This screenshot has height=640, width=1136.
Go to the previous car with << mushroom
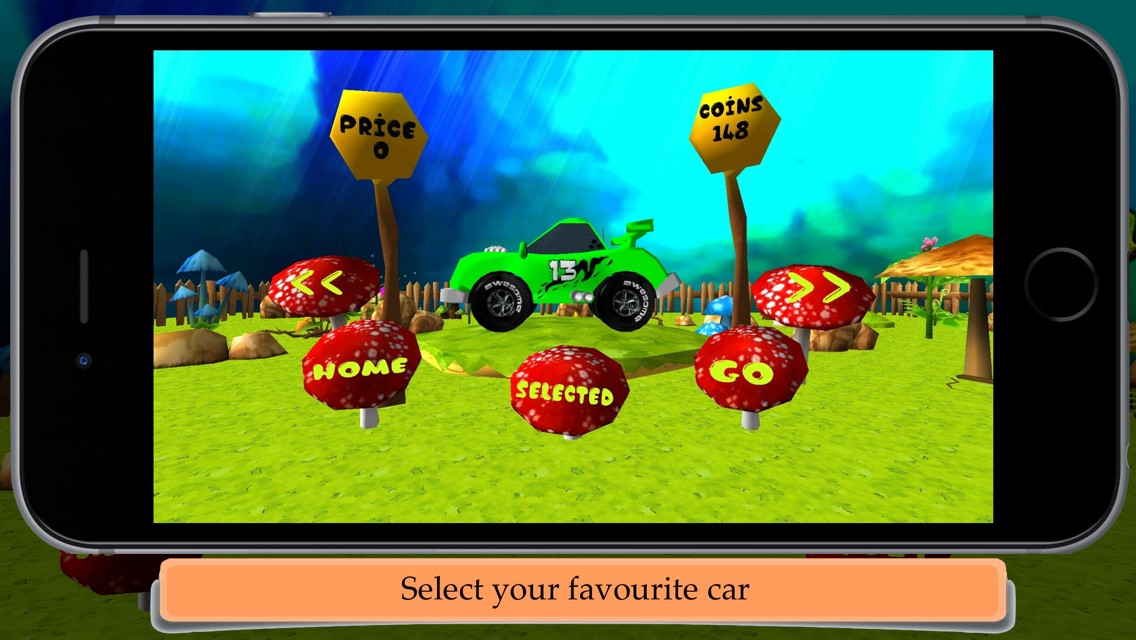point(322,285)
